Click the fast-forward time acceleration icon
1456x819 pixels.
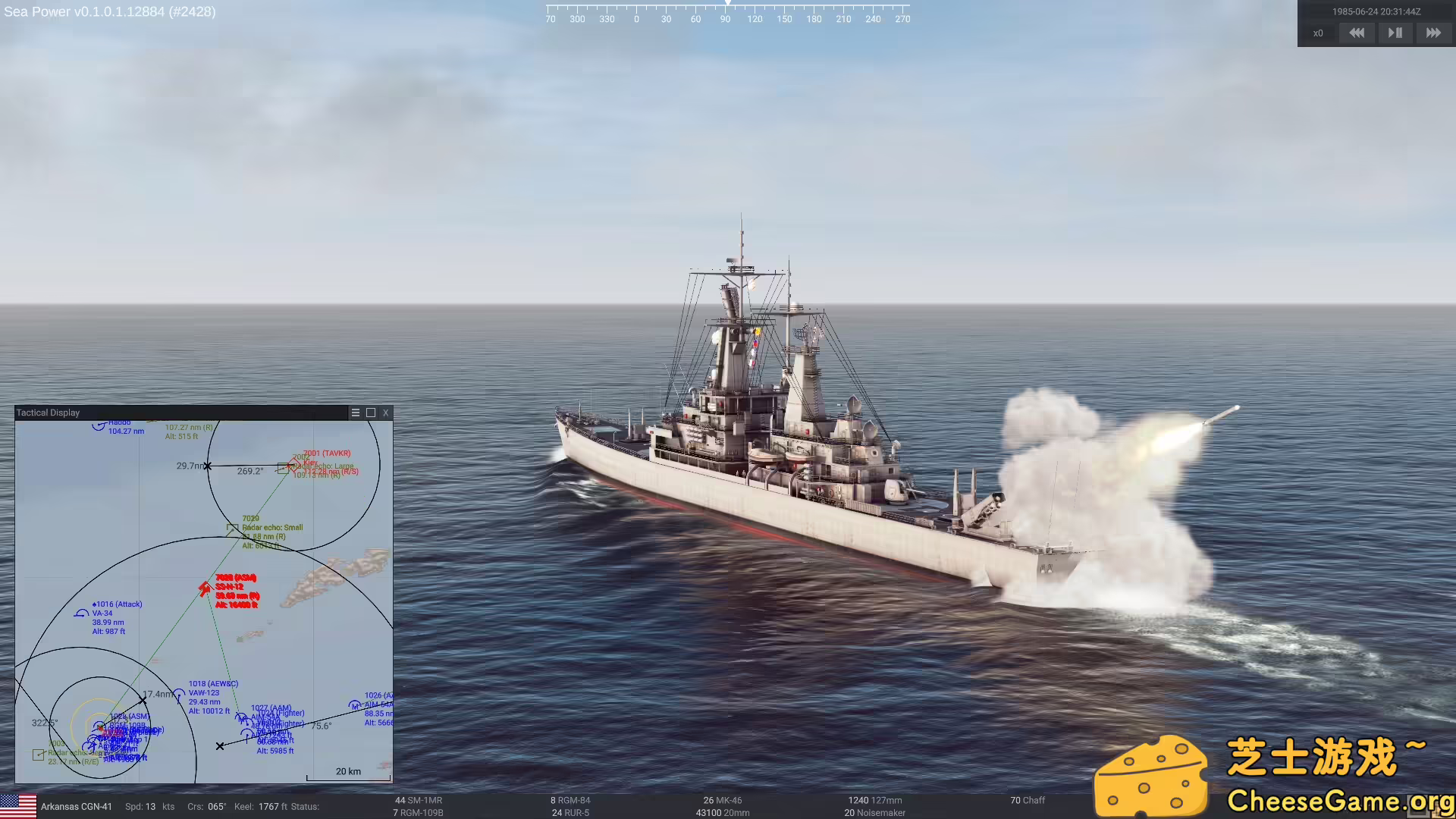[x=1433, y=33]
